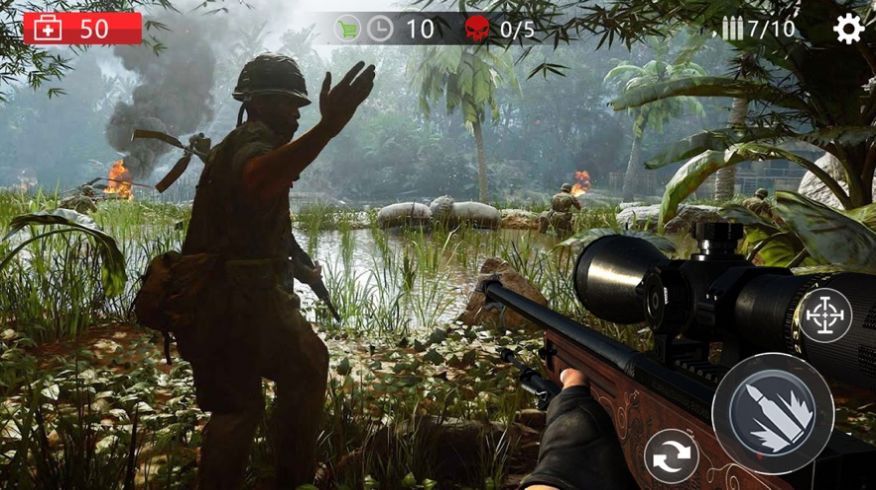This screenshot has width=876, height=490.
Task: Open the green shopping cart shop
Action: [347, 29]
